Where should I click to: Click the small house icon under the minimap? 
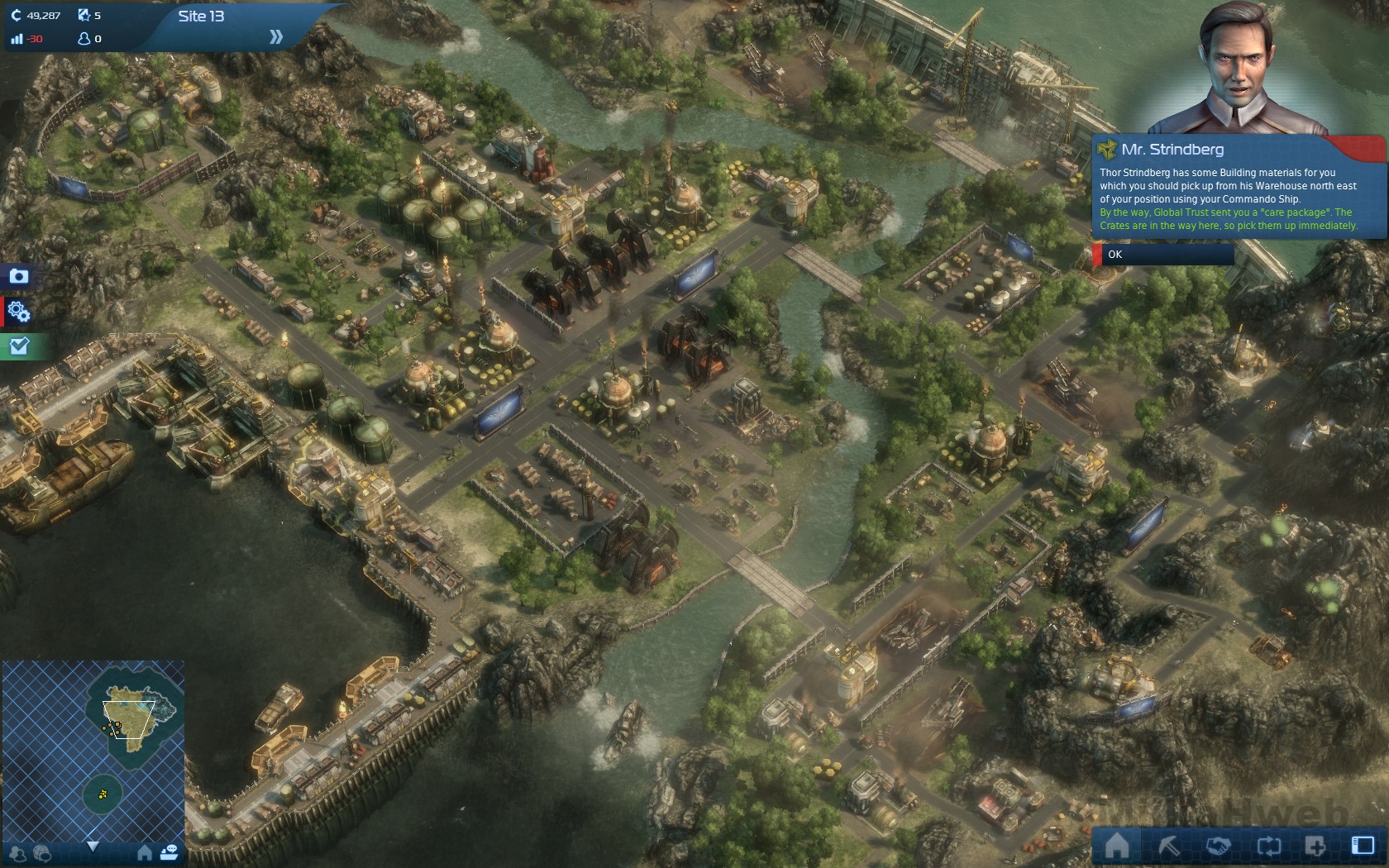(x=145, y=852)
